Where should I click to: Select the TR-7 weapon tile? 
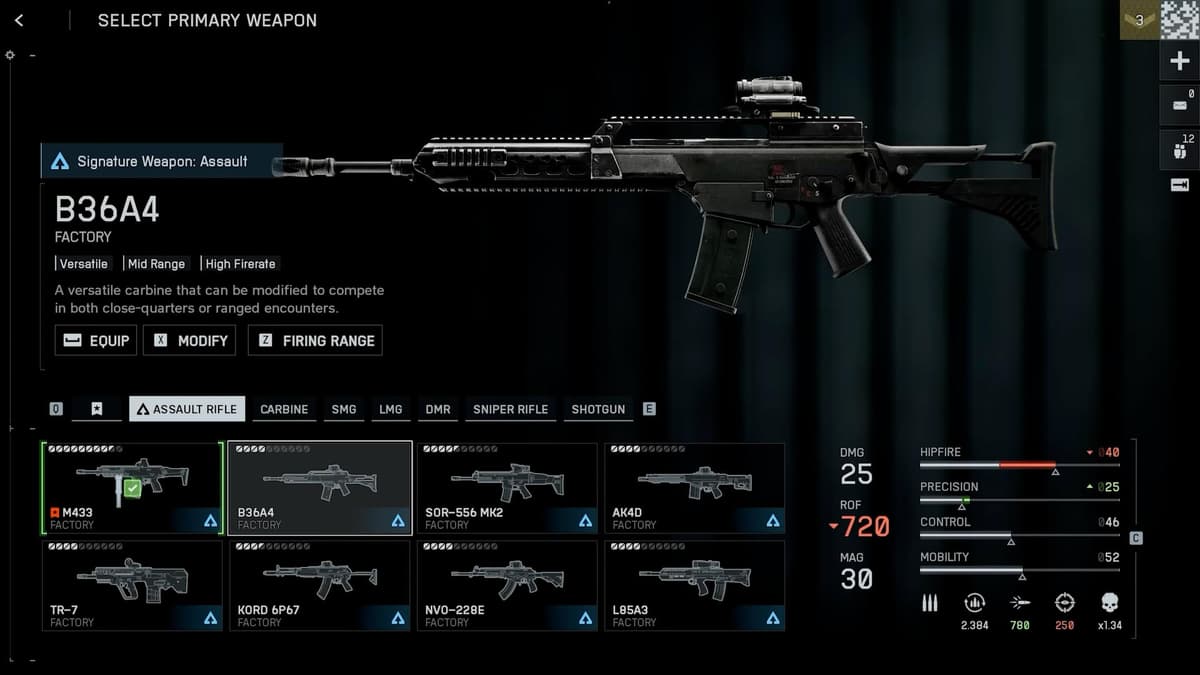132,585
